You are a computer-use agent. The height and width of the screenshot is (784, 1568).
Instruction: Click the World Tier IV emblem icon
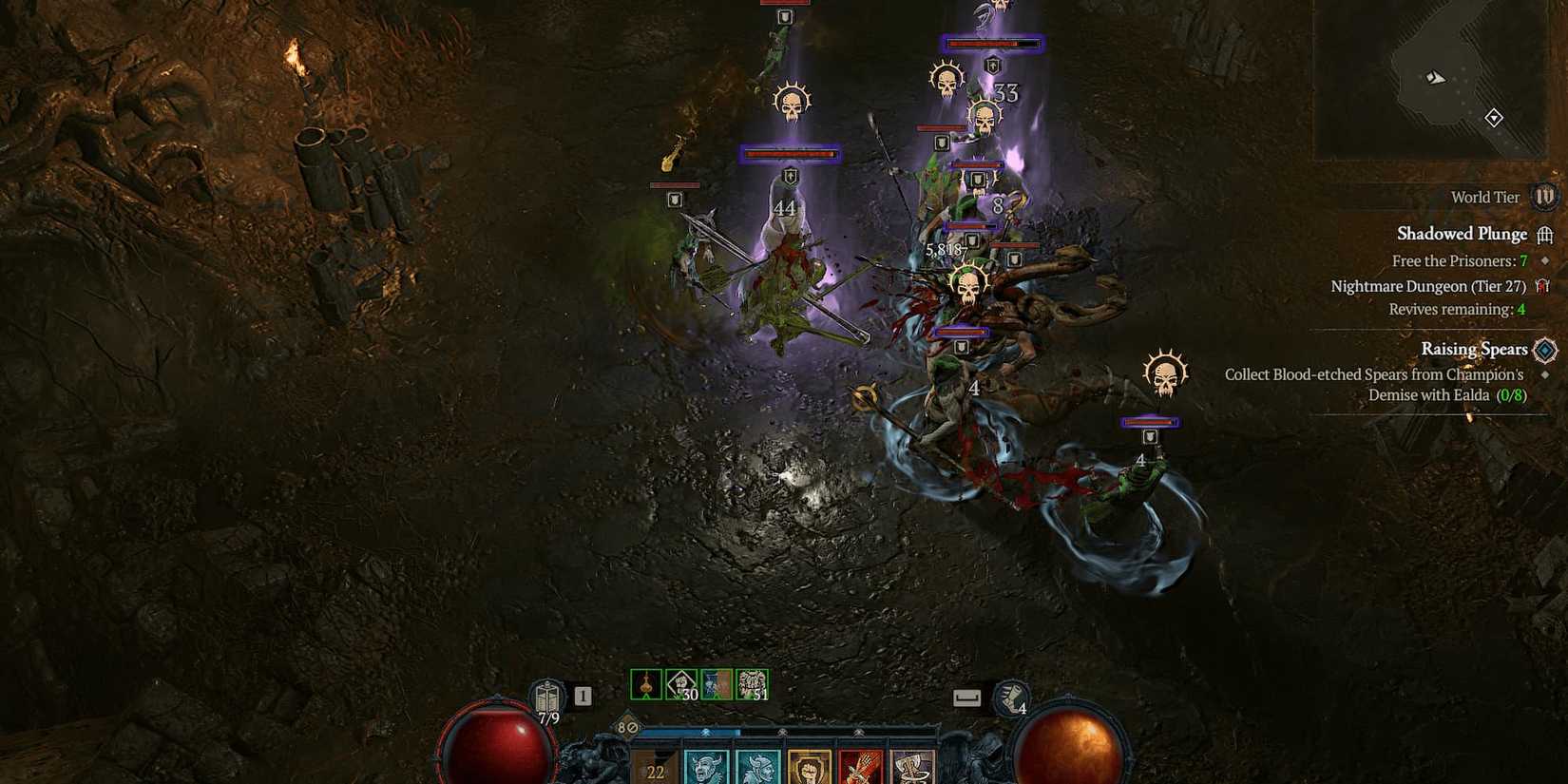(x=1544, y=198)
